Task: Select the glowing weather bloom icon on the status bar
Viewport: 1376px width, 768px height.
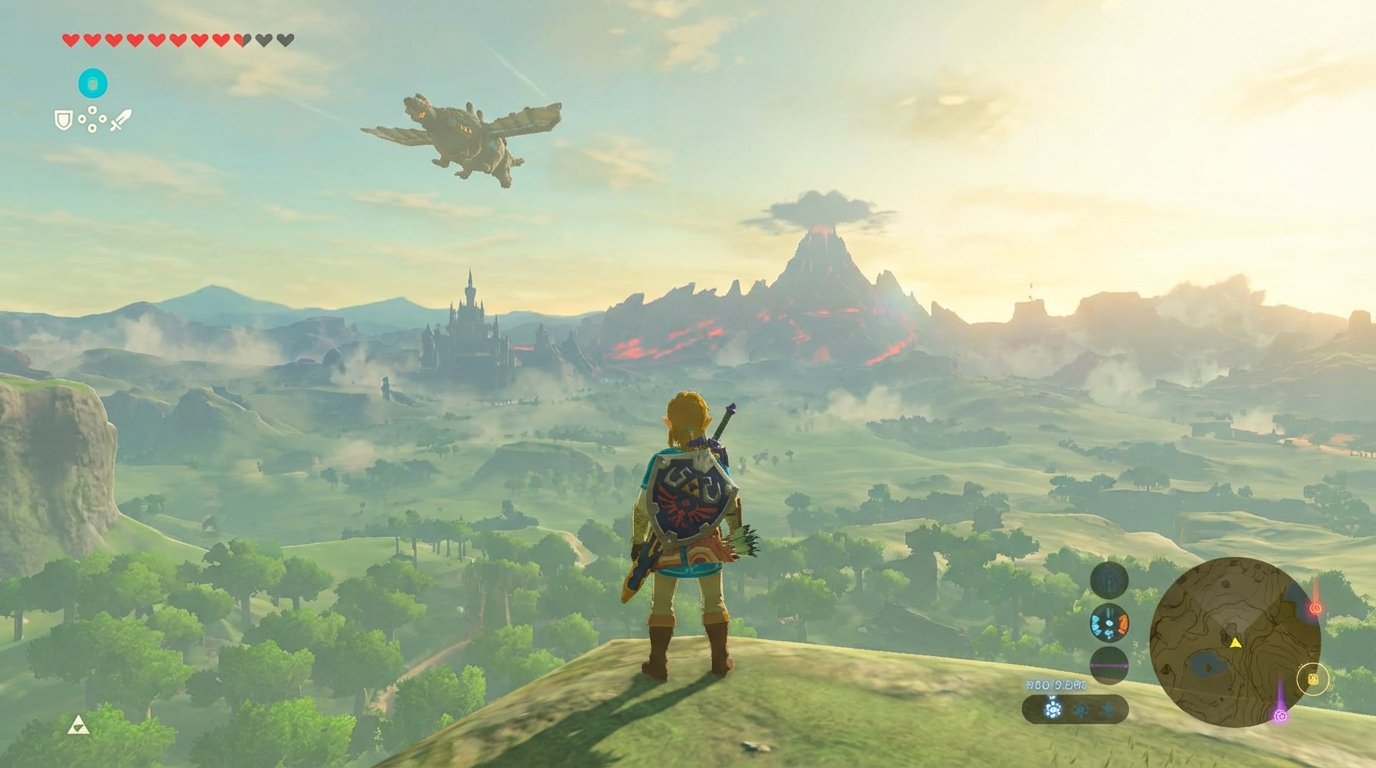Action: 1053,709
